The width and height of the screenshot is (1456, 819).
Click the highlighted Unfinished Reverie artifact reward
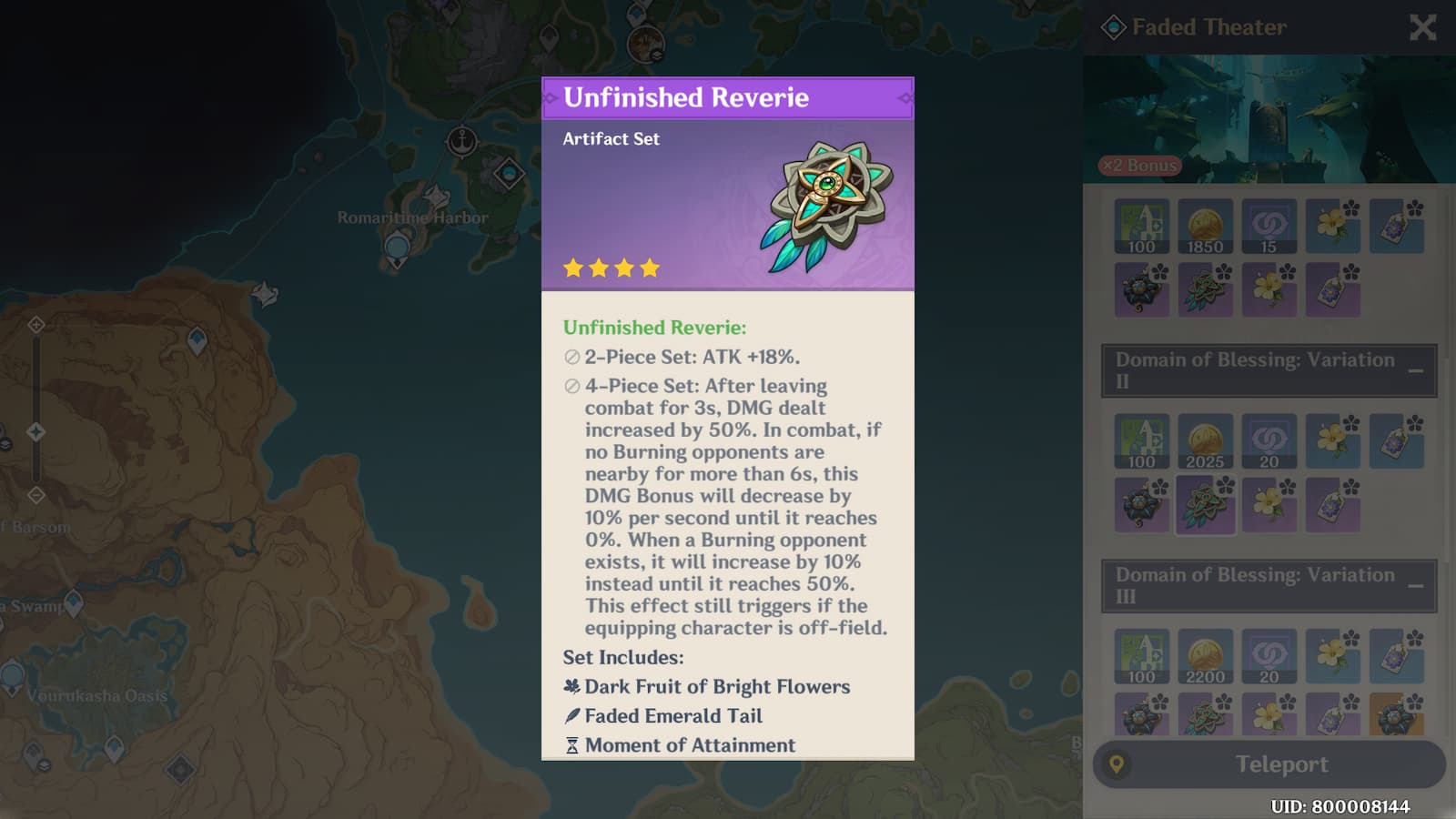click(1205, 504)
